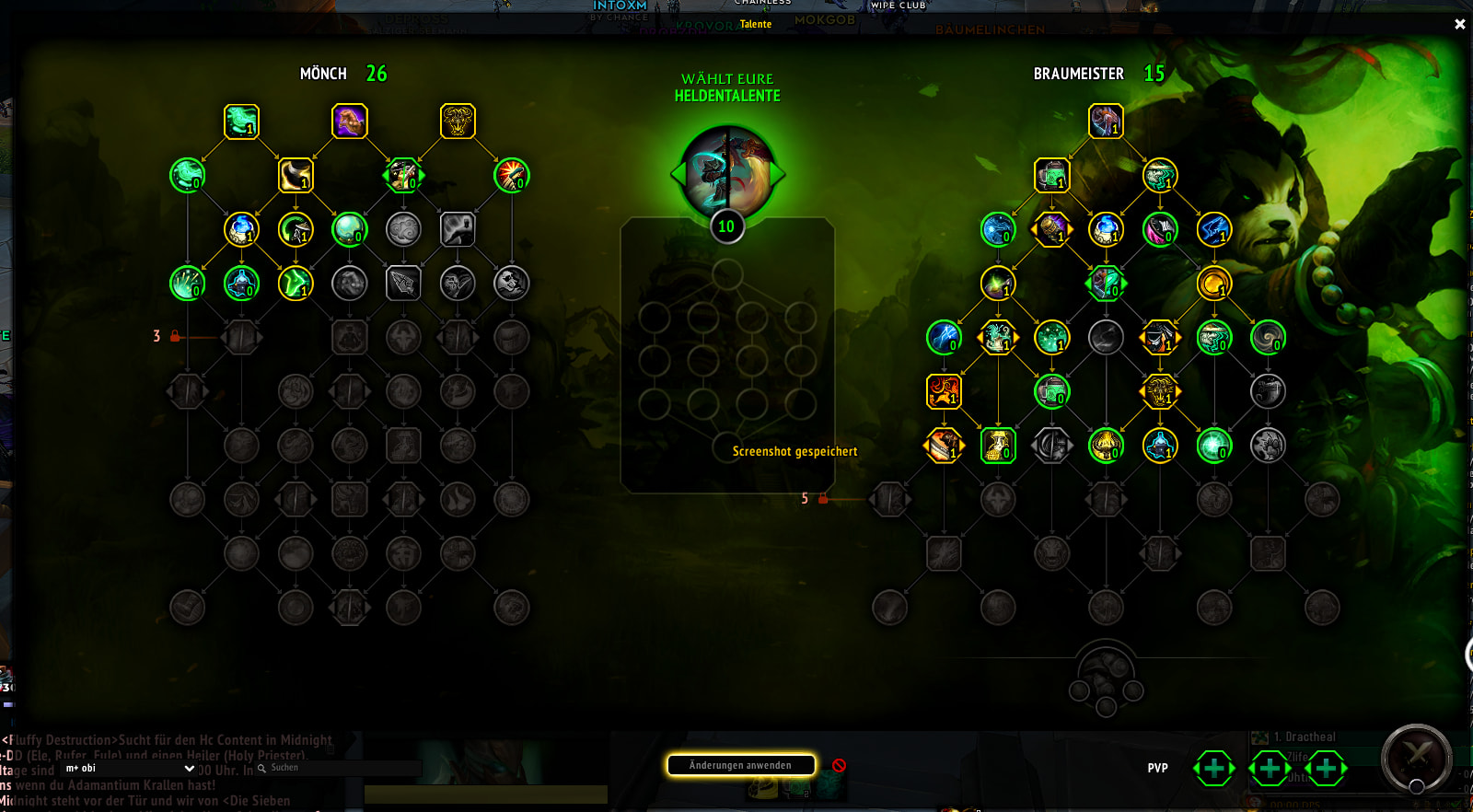Apply changes with Änderungen anwenden
This screenshot has width=1473, height=812.
click(741, 765)
